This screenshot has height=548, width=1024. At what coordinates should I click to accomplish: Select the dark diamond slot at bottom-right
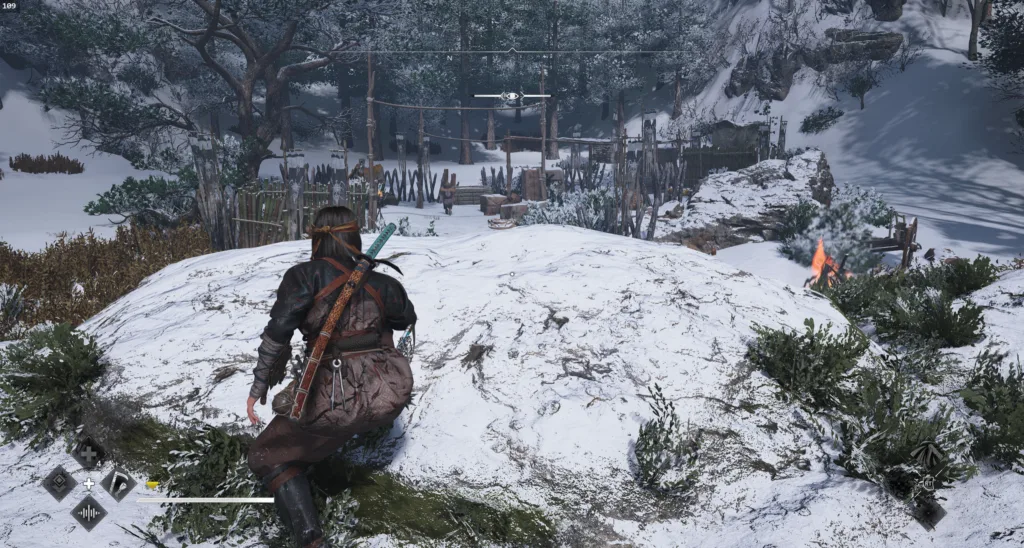[927, 512]
